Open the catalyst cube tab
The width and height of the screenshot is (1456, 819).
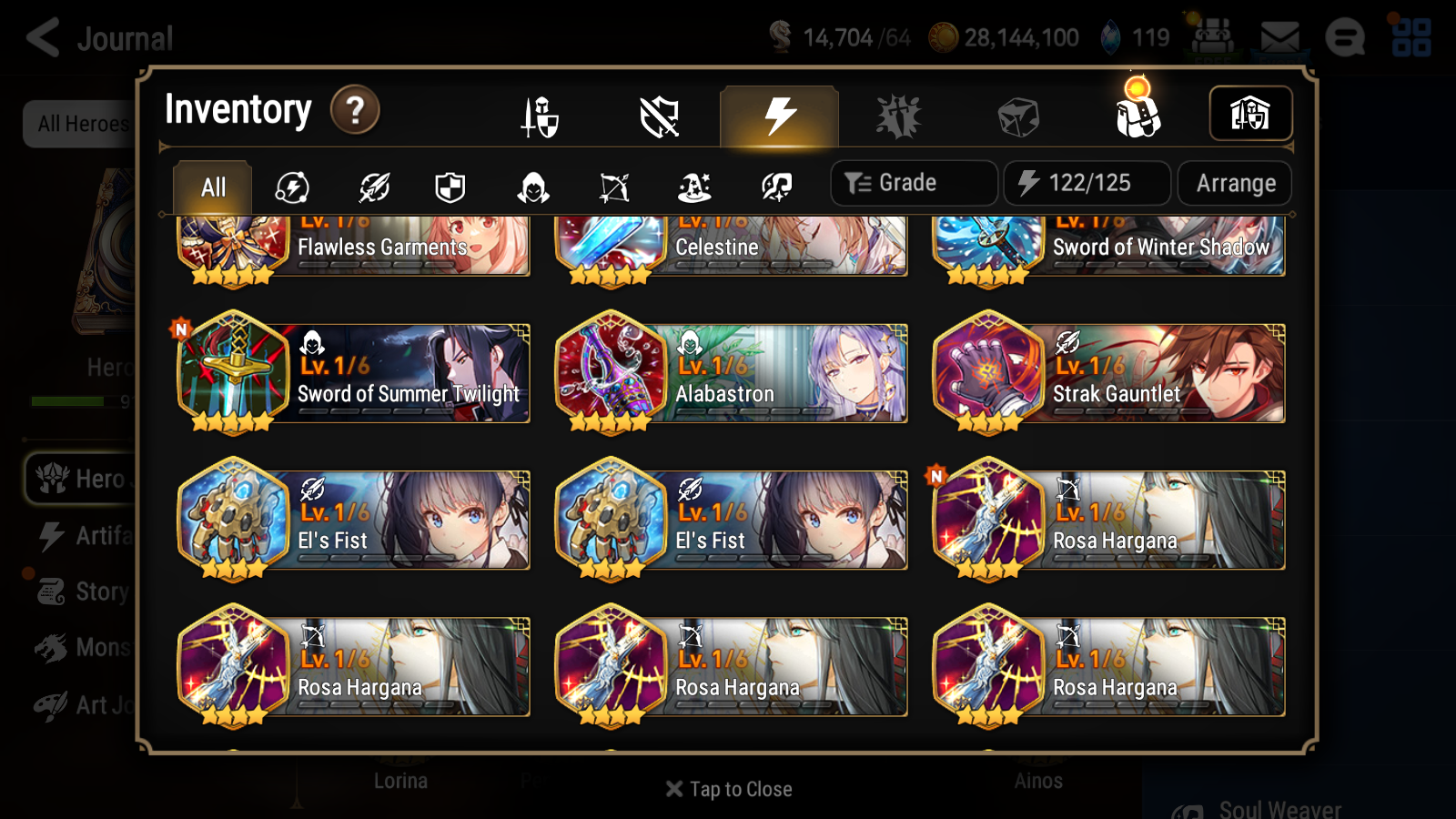1019,116
